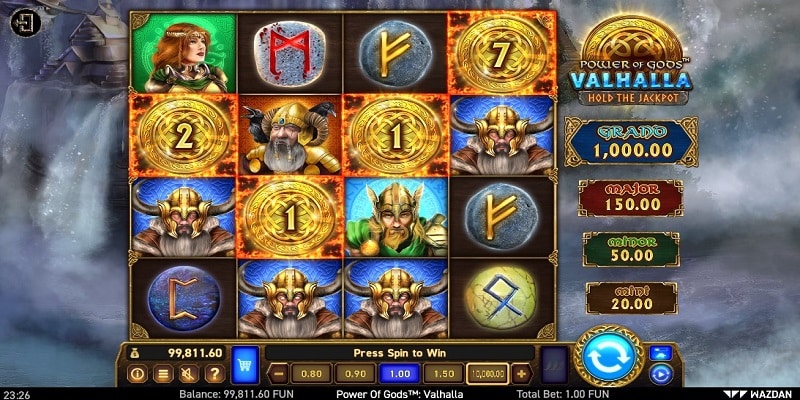This screenshot has width=800, height=400.
Task: Click the dark gamble panel beside spin
Action: pyautogui.click(x=554, y=364)
